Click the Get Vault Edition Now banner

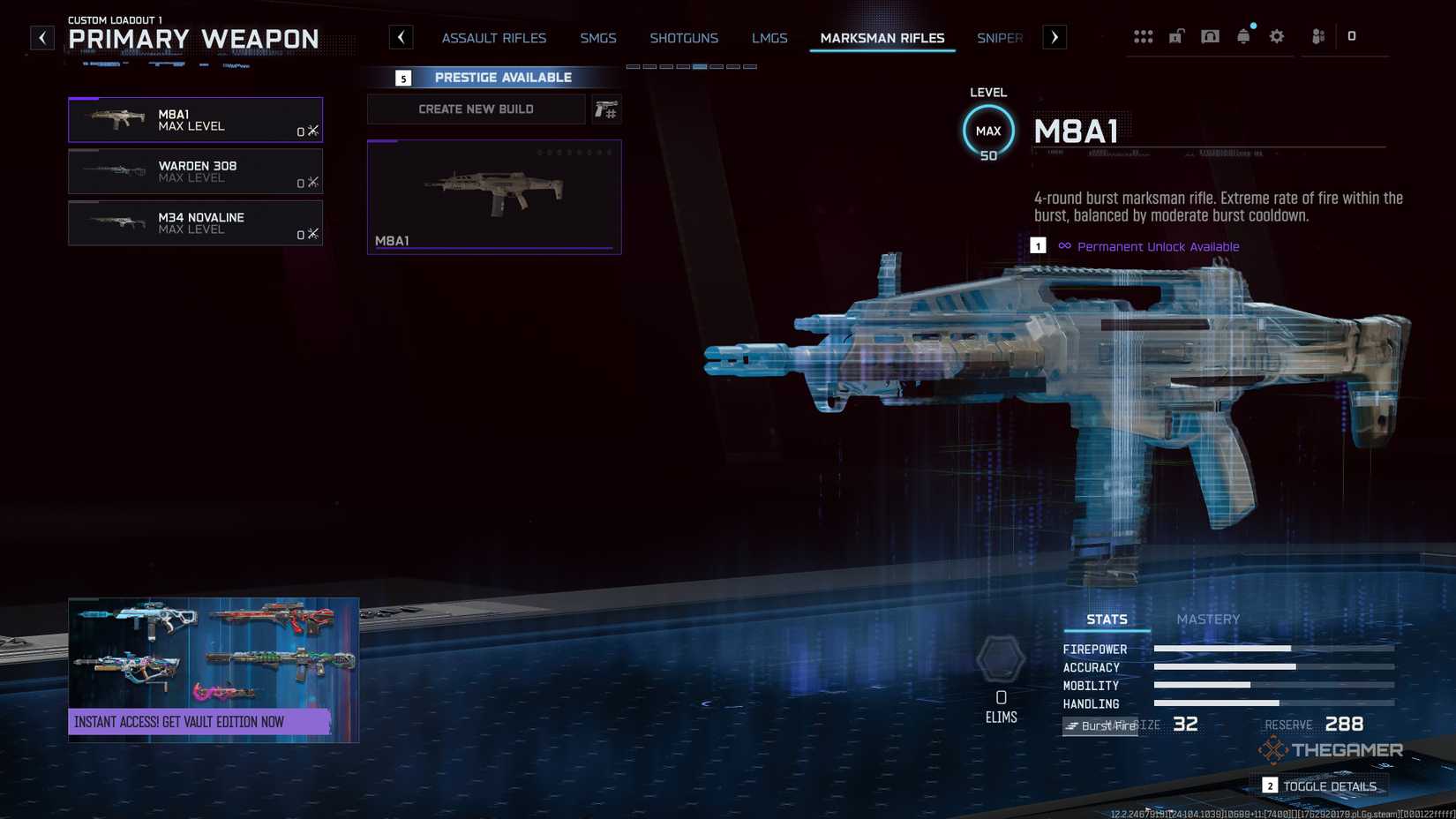coord(213,721)
